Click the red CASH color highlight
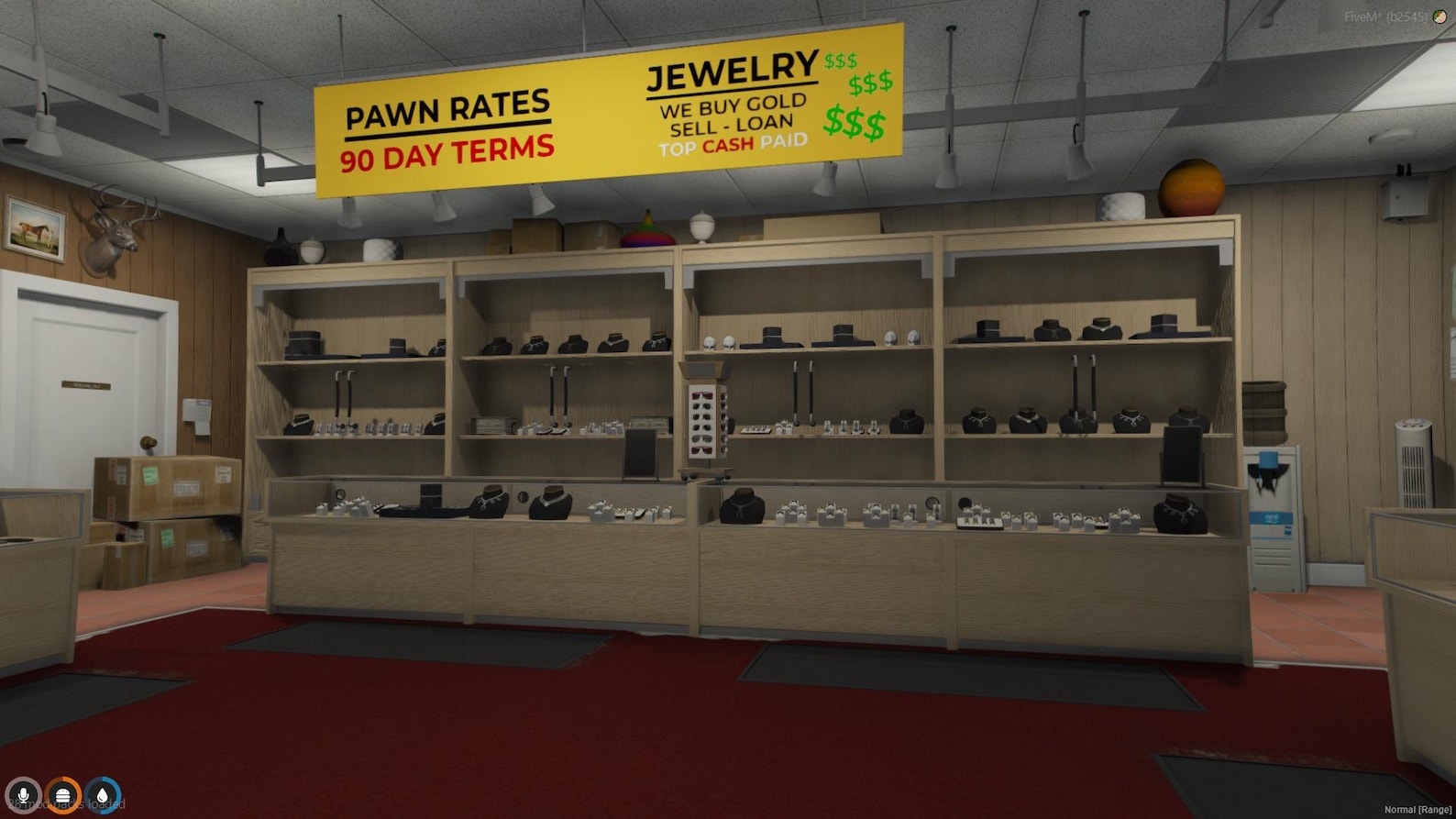 (x=729, y=144)
